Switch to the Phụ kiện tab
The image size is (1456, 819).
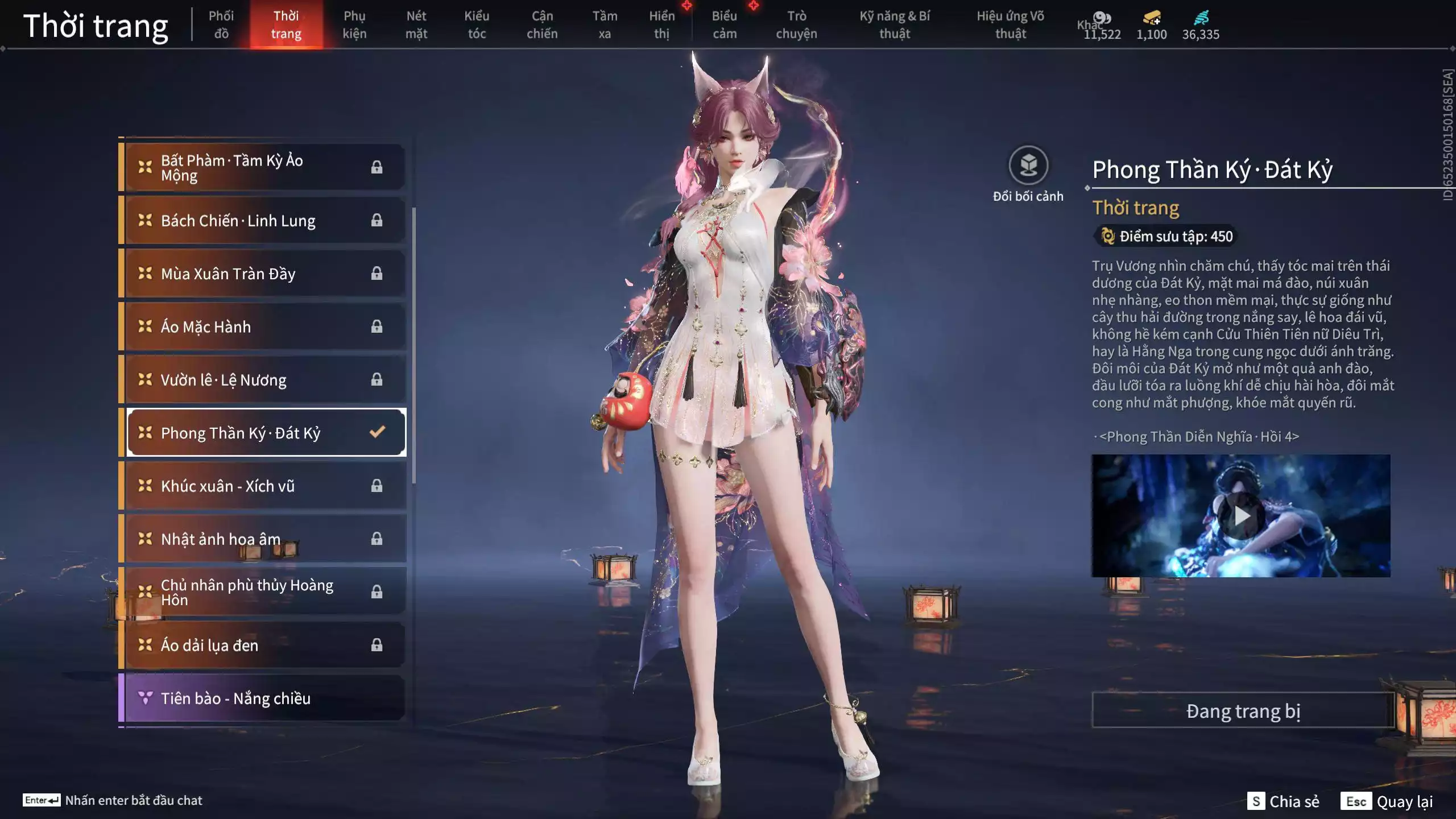coord(355,24)
